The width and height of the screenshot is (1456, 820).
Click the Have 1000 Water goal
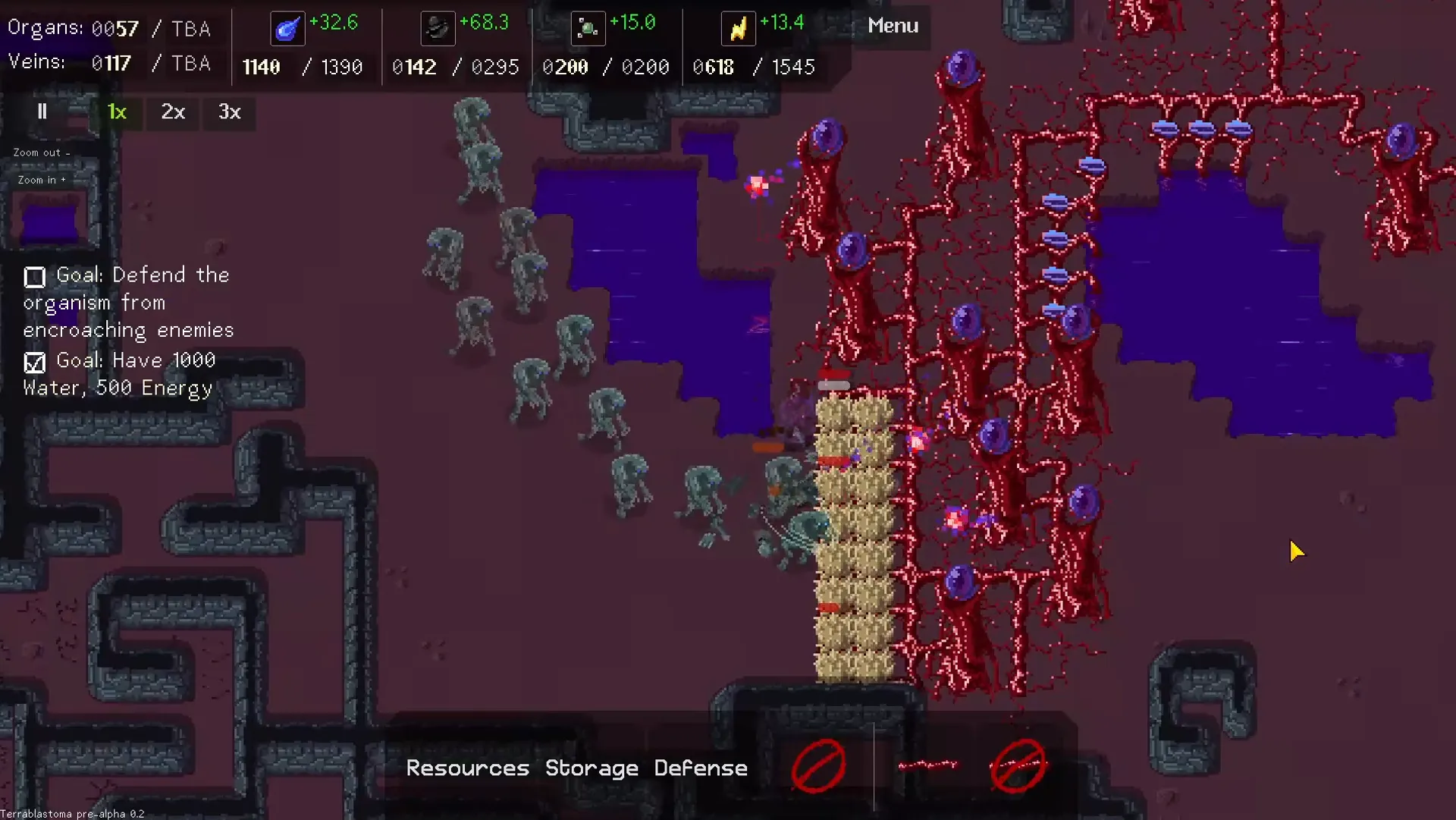point(120,374)
